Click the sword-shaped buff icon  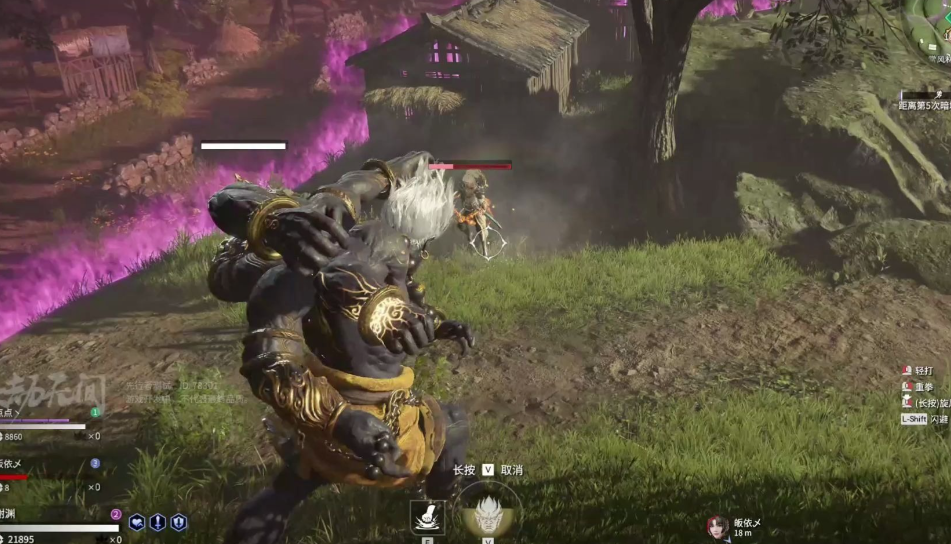[x=158, y=522]
